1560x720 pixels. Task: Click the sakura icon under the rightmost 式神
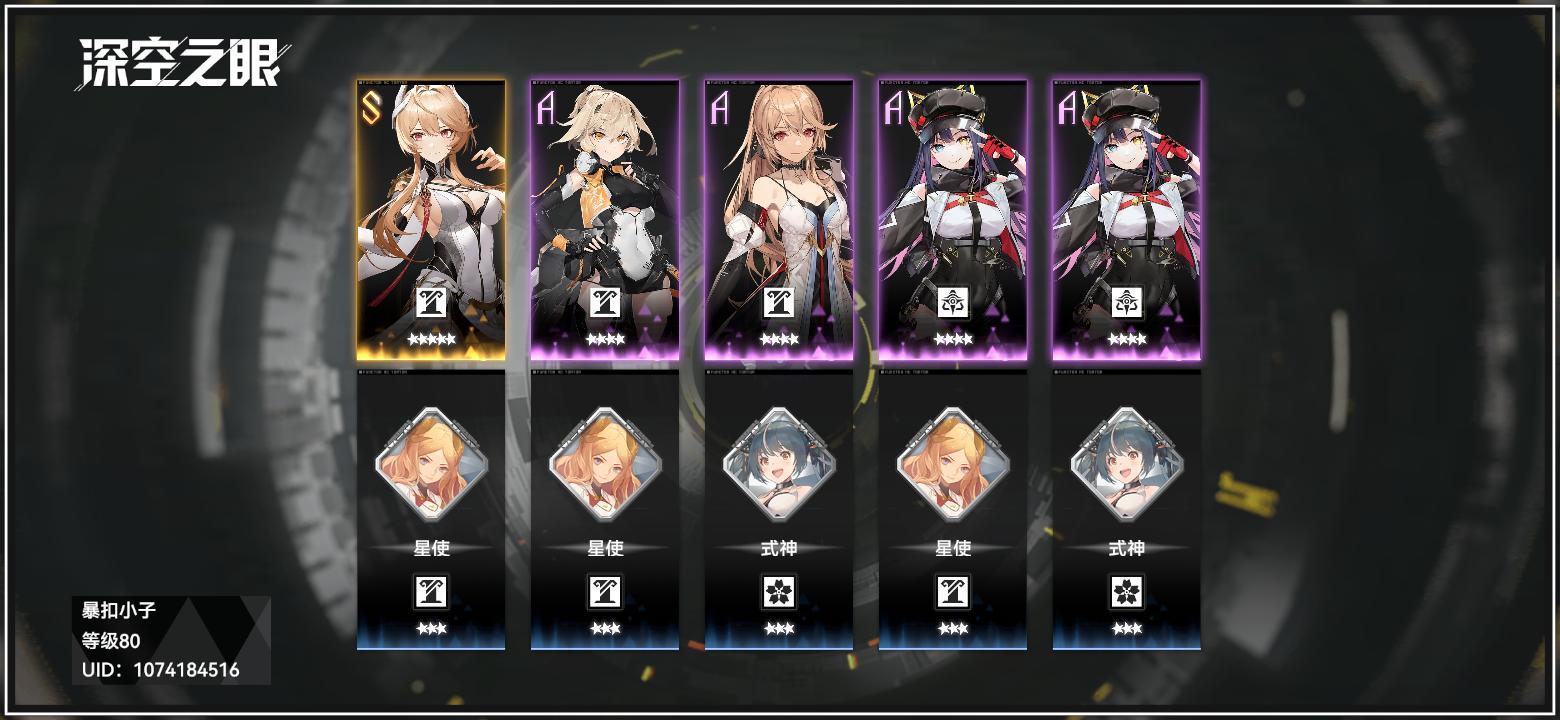tap(1128, 590)
